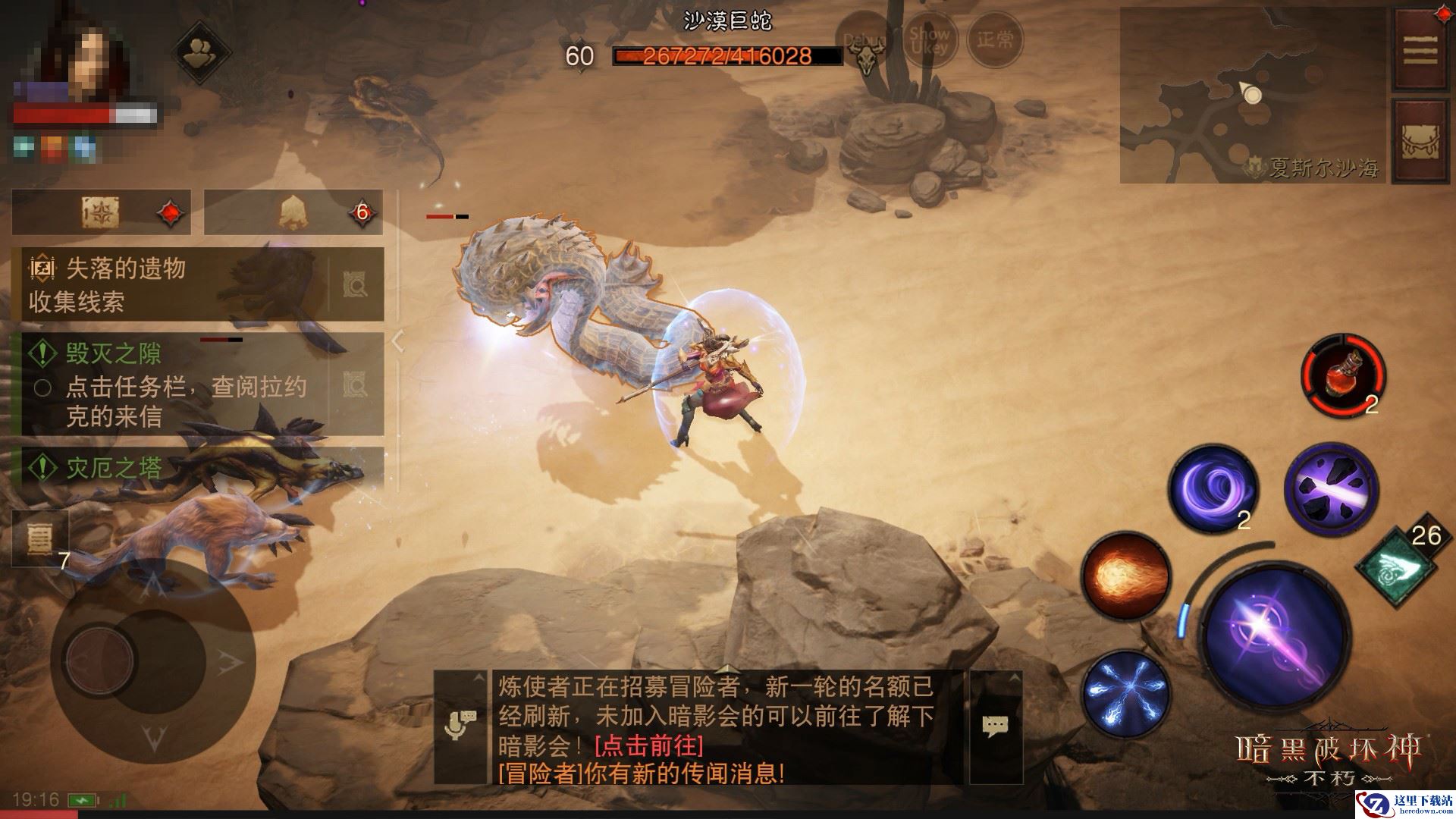Follow the 点击前往 chat link

click(x=649, y=745)
